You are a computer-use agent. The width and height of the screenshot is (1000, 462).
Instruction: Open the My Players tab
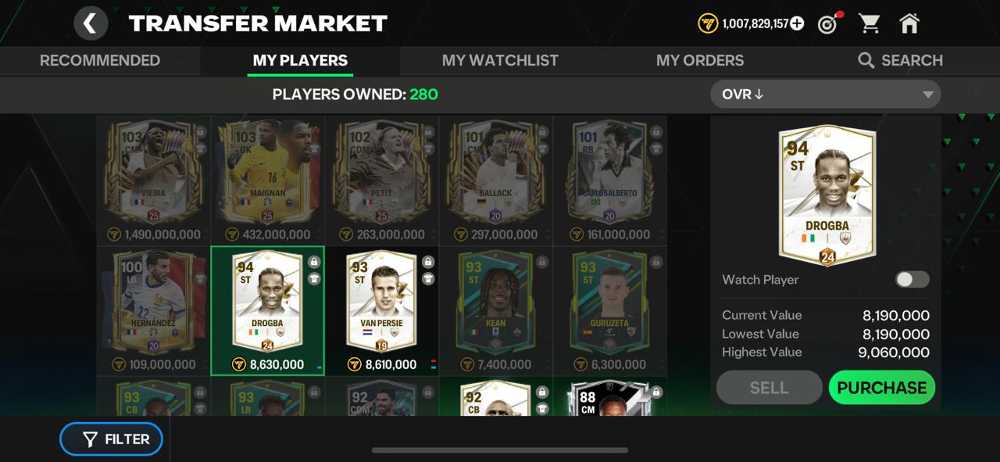[x=300, y=60]
